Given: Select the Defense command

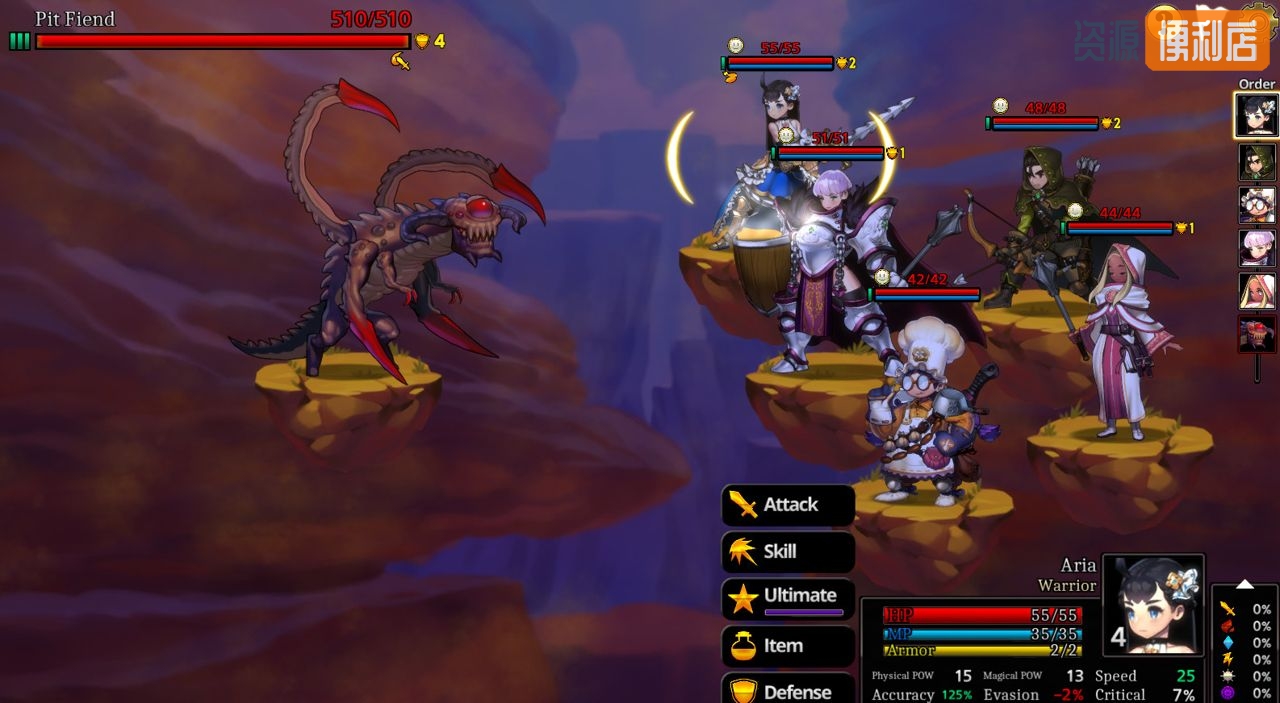Looking at the screenshot, I should point(788,690).
